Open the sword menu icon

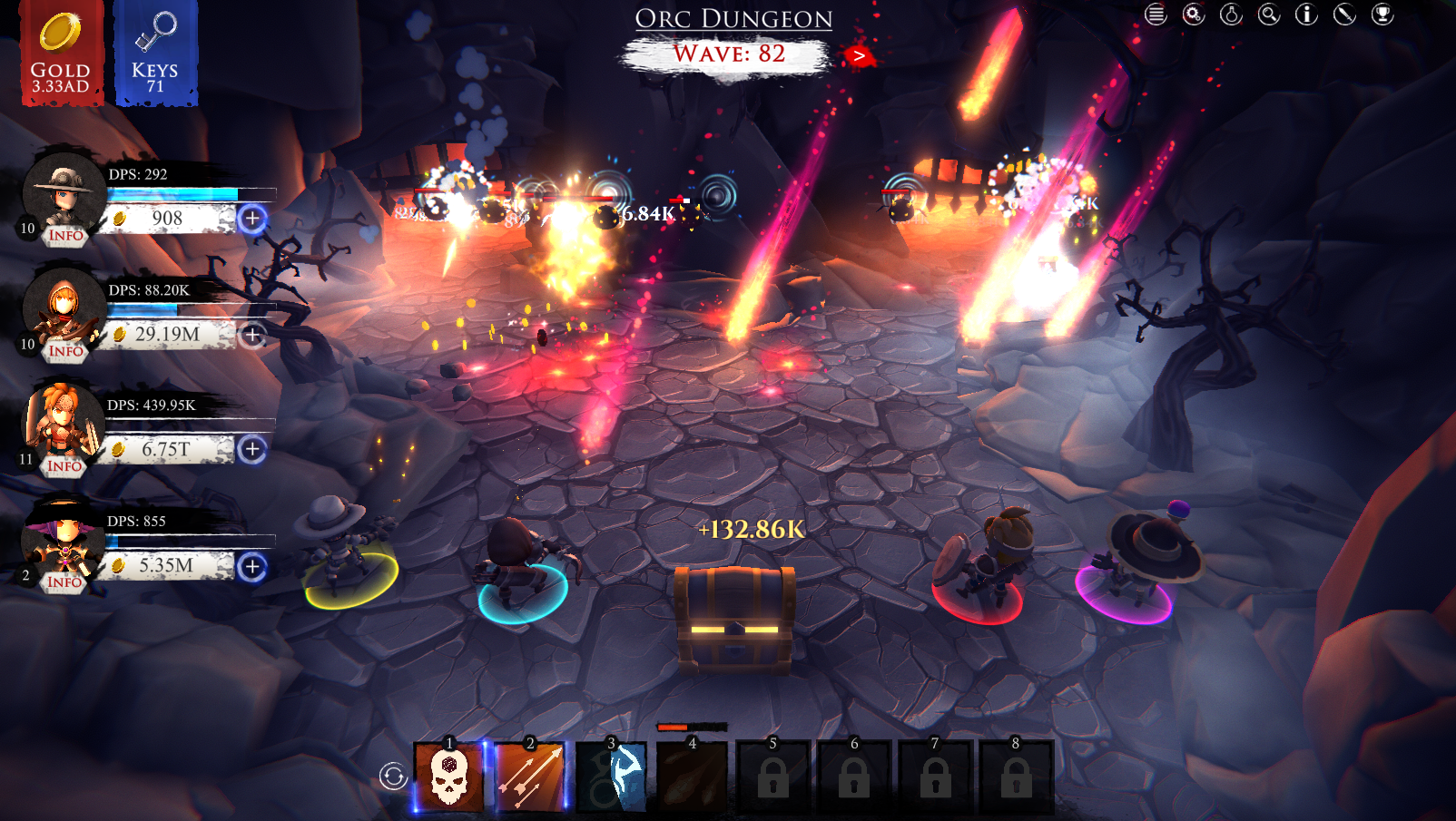pos(1344,15)
